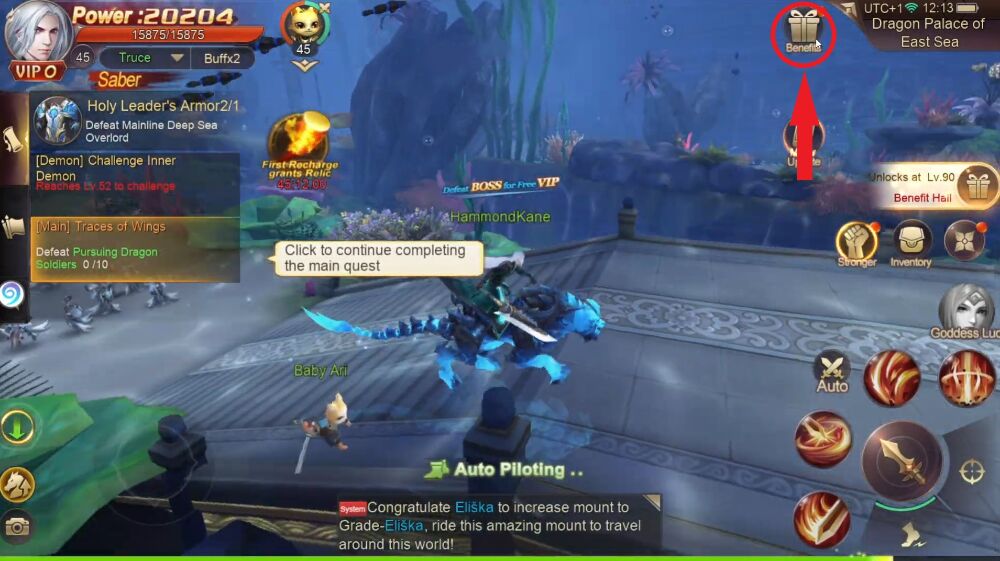Open the Benefits gift box icon
Screen dimensions: 1000x561
(802, 30)
